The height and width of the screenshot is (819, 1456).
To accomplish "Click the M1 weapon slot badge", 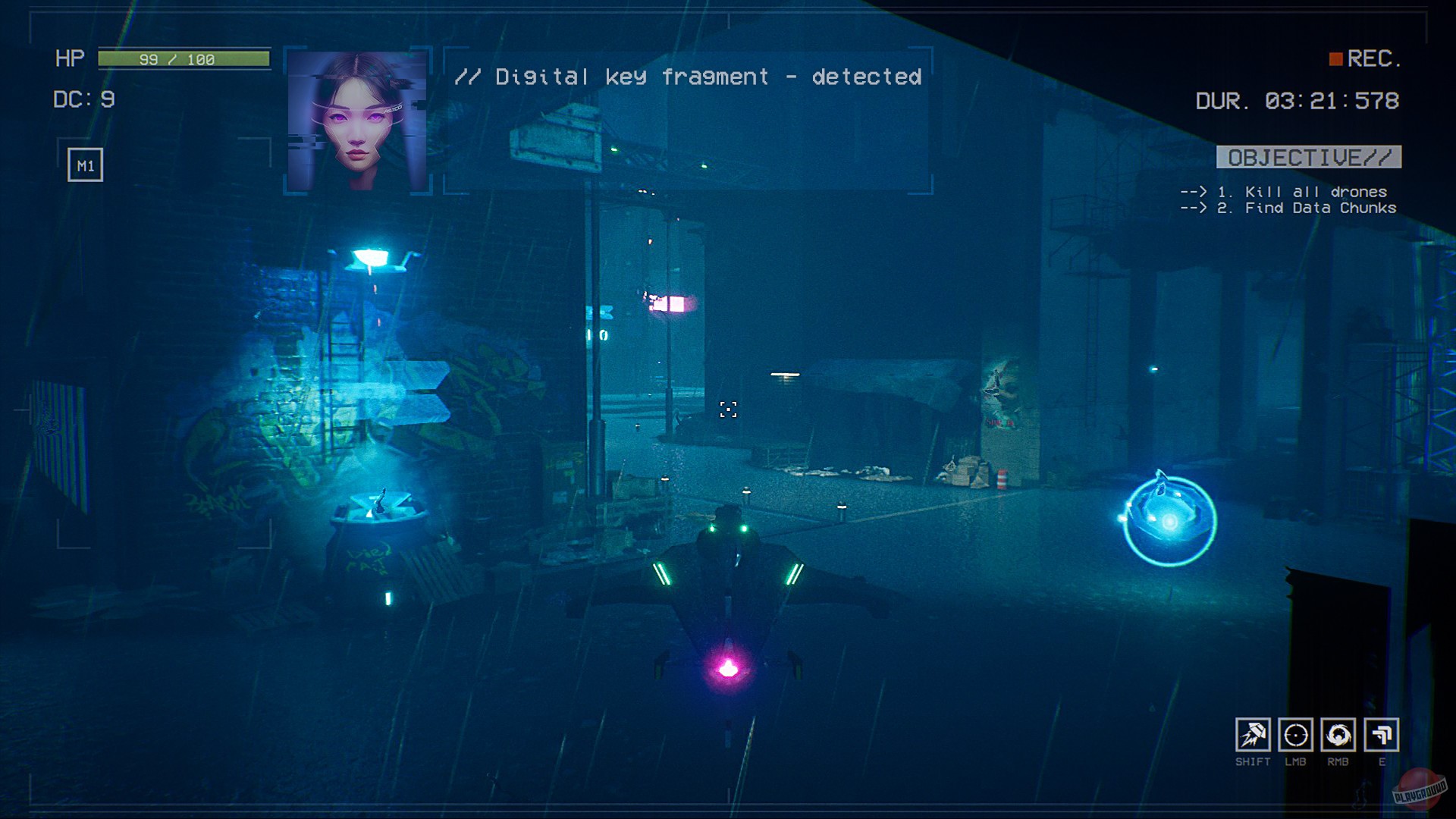I will point(83,163).
